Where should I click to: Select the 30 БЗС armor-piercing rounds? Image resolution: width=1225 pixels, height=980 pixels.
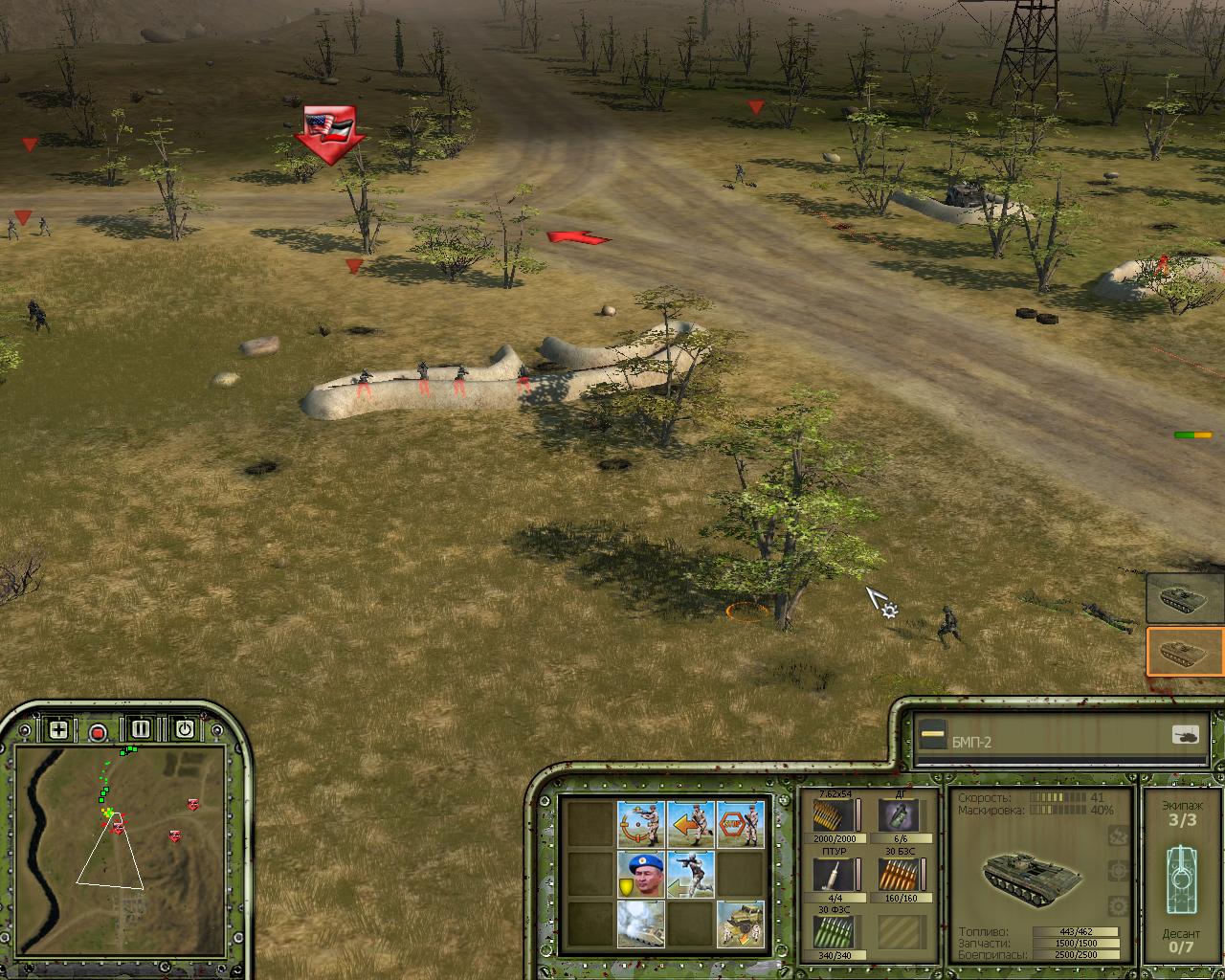pyautogui.click(x=899, y=875)
